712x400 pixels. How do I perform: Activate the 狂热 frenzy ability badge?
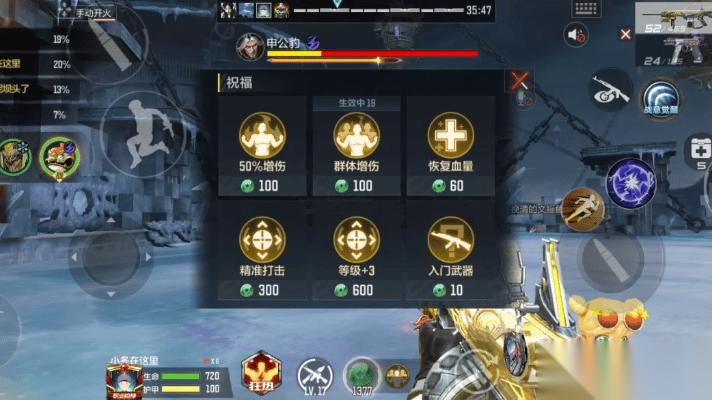261,374
